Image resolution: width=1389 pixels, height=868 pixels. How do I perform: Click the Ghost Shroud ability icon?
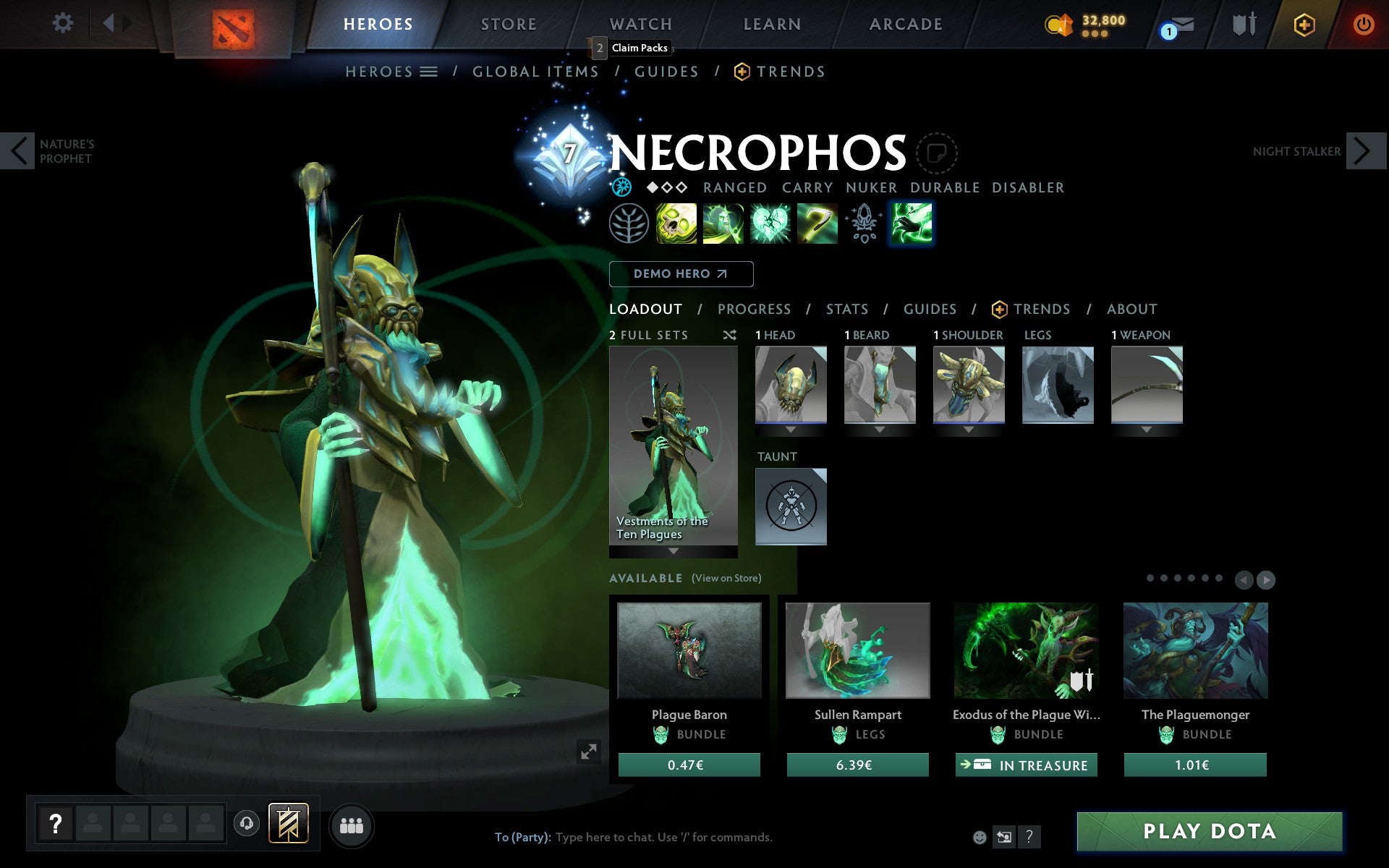[x=723, y=224]
